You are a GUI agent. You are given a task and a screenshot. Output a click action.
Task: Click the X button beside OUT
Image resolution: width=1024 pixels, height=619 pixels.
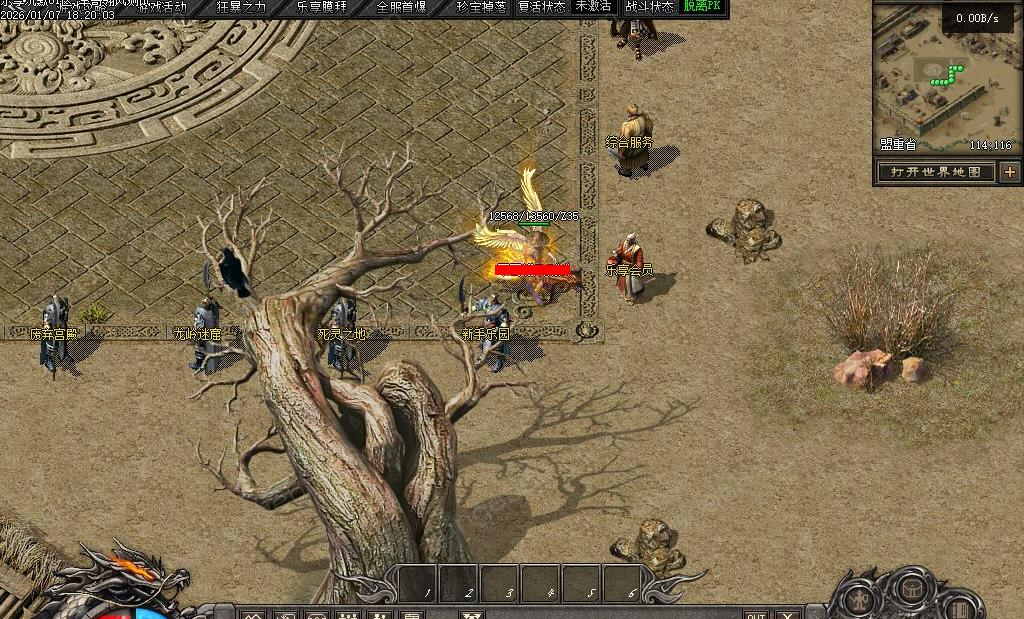(789, 614)
